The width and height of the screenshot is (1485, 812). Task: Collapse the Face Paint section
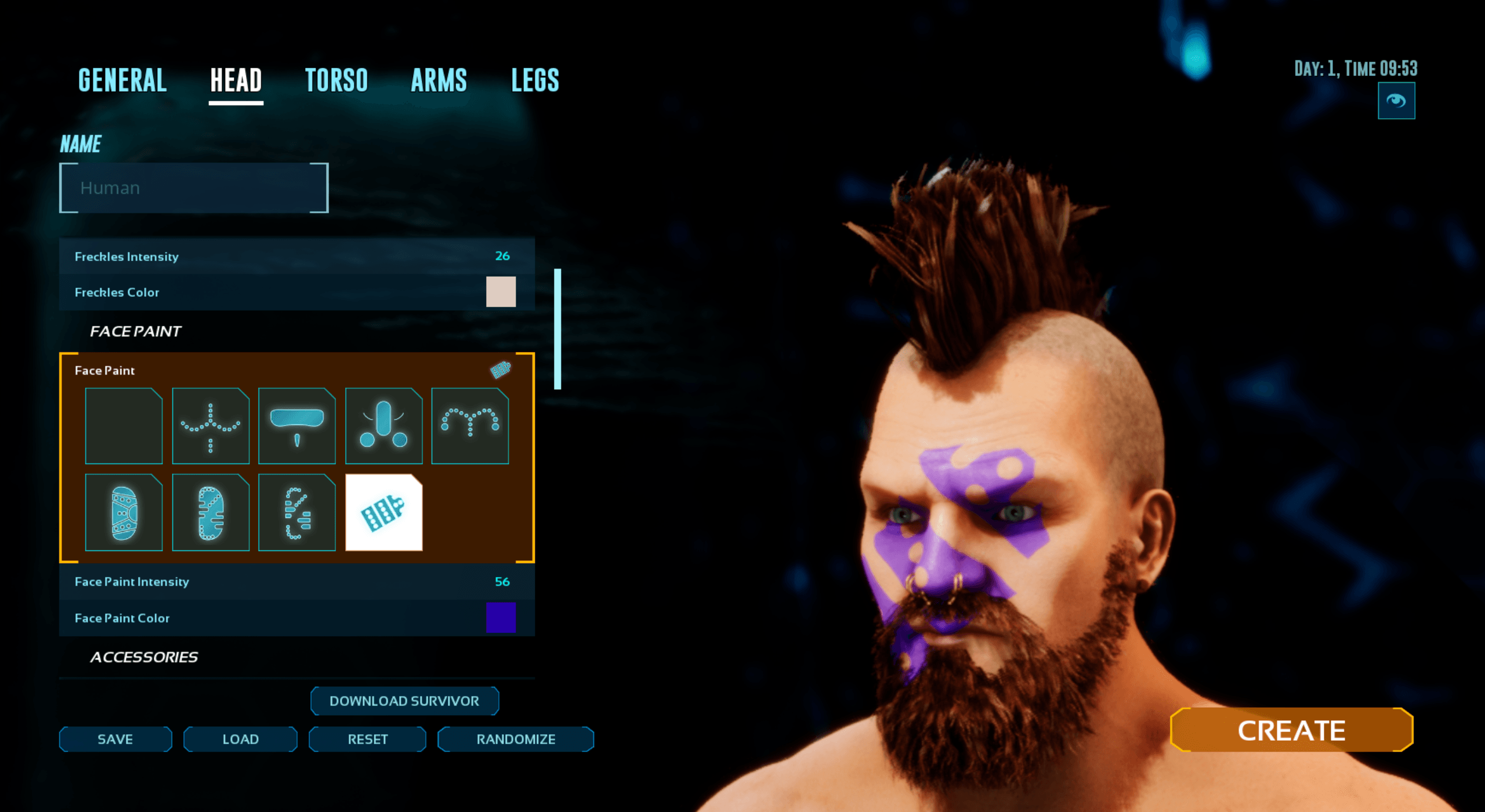136,331
